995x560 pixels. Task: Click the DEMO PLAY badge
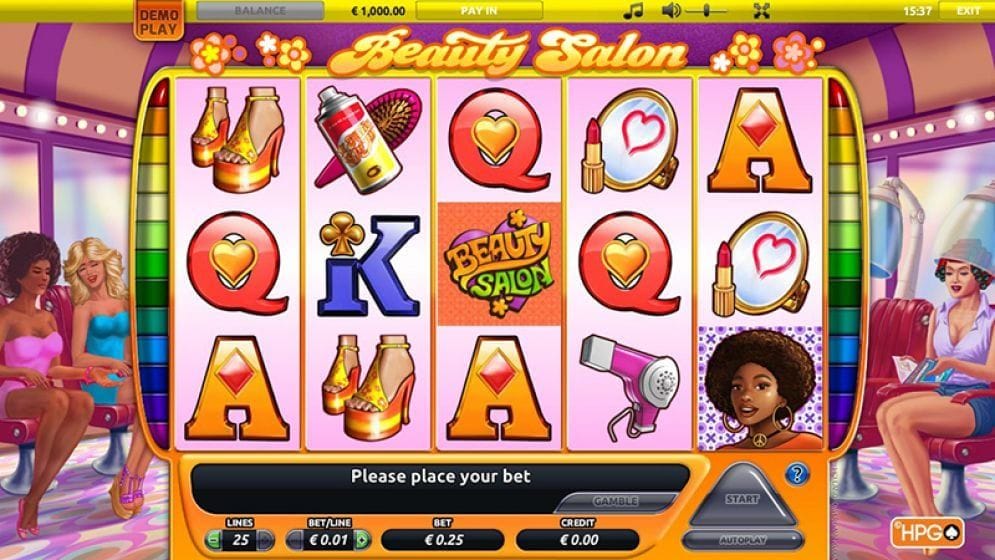pyautogui.click(x=155, y=22)
